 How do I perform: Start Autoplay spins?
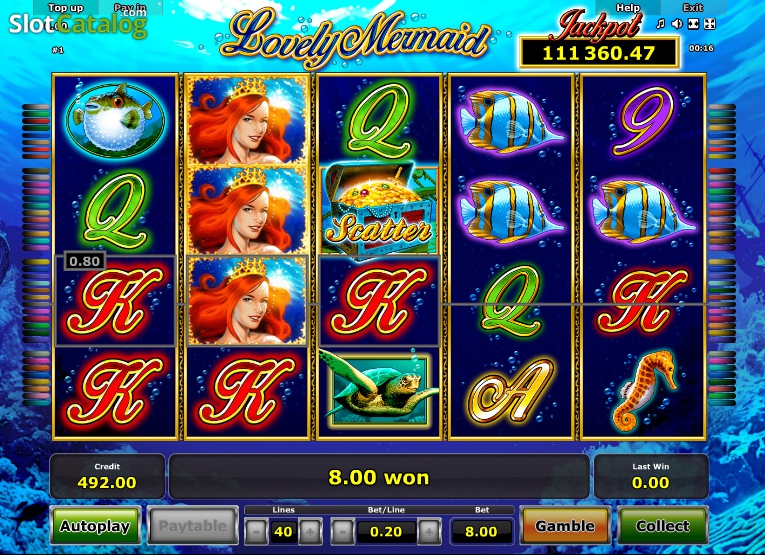(x=94, y=525)
